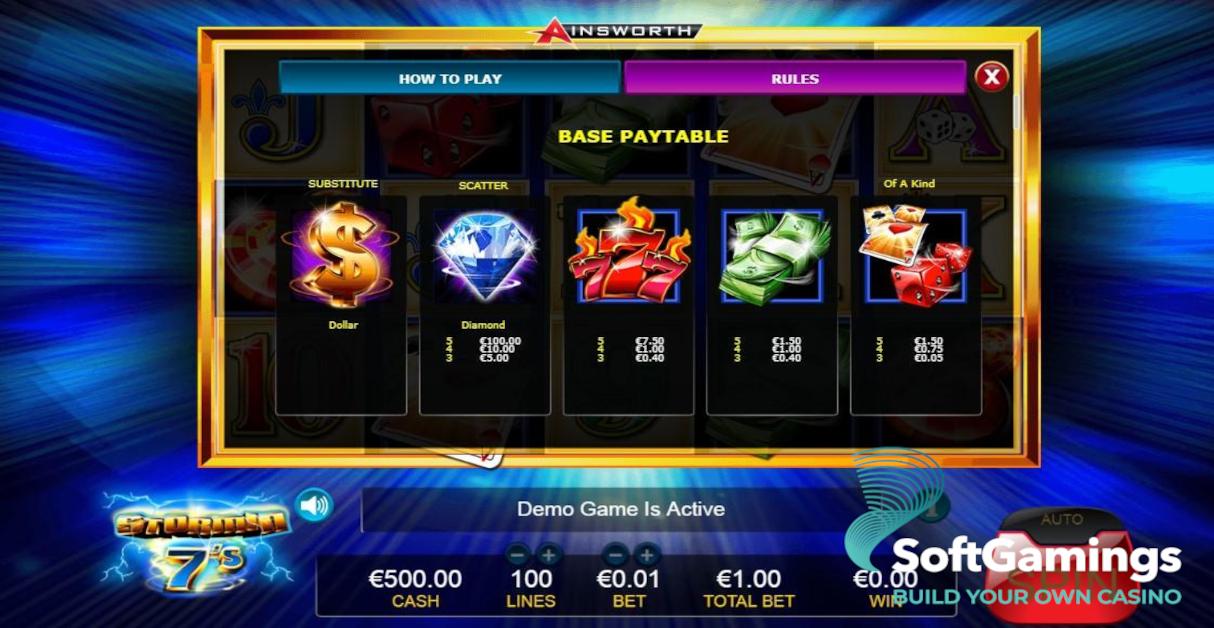The width and height of the screenshot is (1214, 628).
Task: Decrease the number of lines
Action: [x=517, y=553]
